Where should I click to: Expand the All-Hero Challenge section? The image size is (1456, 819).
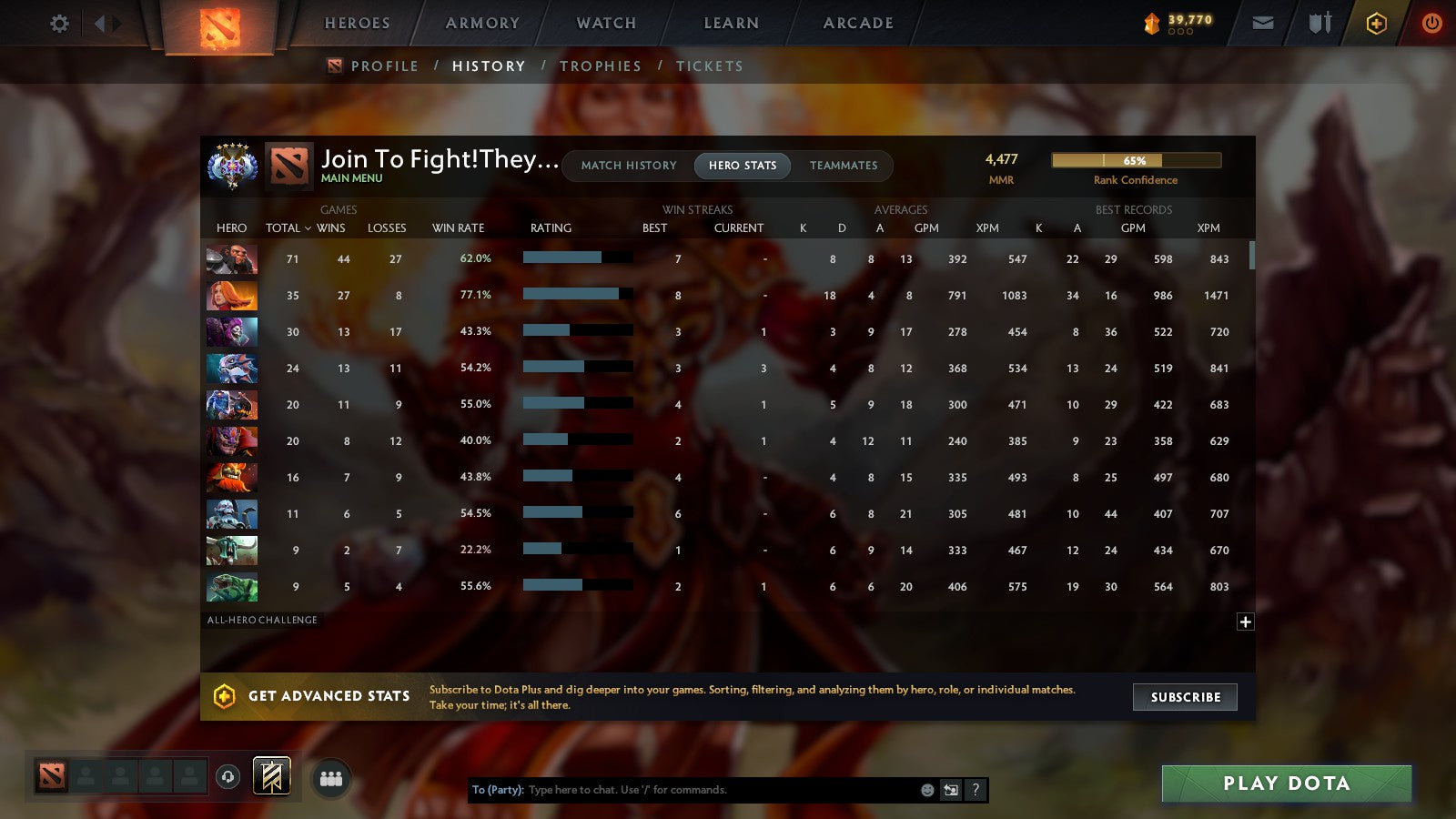[x=262, y=620]
